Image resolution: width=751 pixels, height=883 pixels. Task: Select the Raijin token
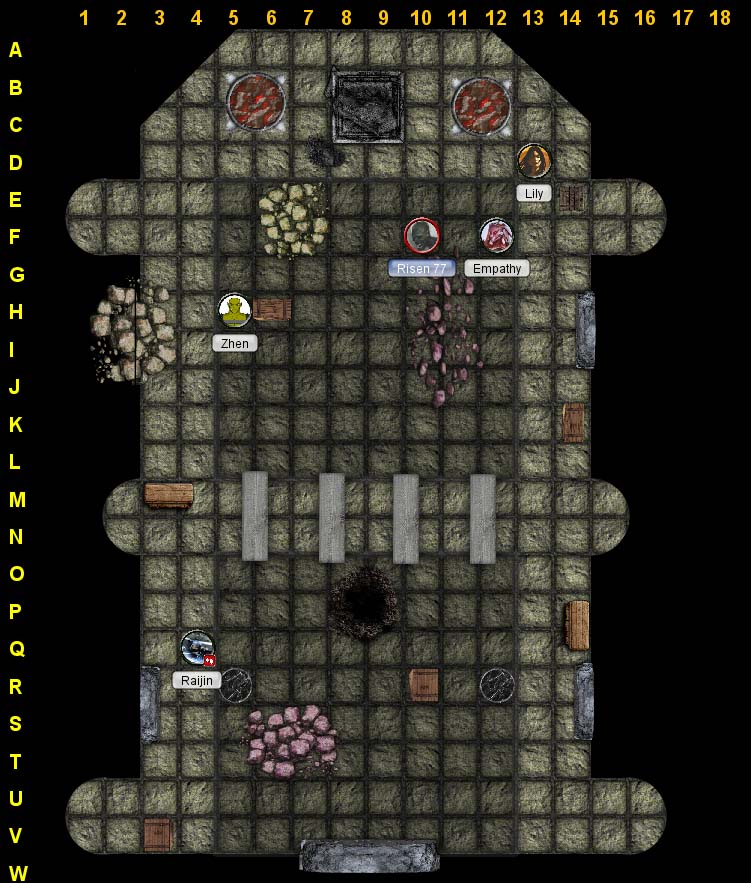pyautogui.click(x=197, y=647)
